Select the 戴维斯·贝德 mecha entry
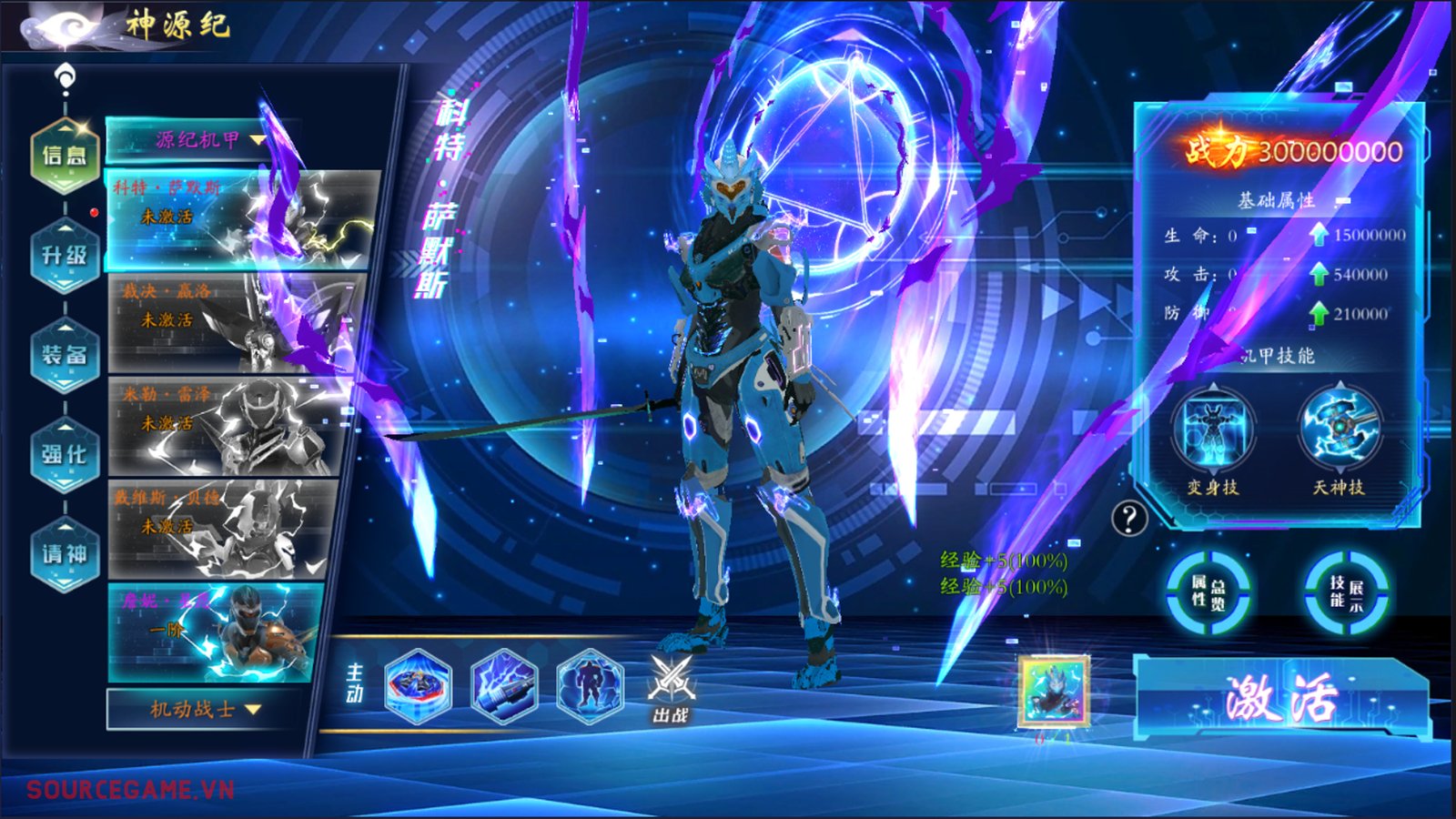1456x819 pixels. pyautogui.click(x=223, y=528)
